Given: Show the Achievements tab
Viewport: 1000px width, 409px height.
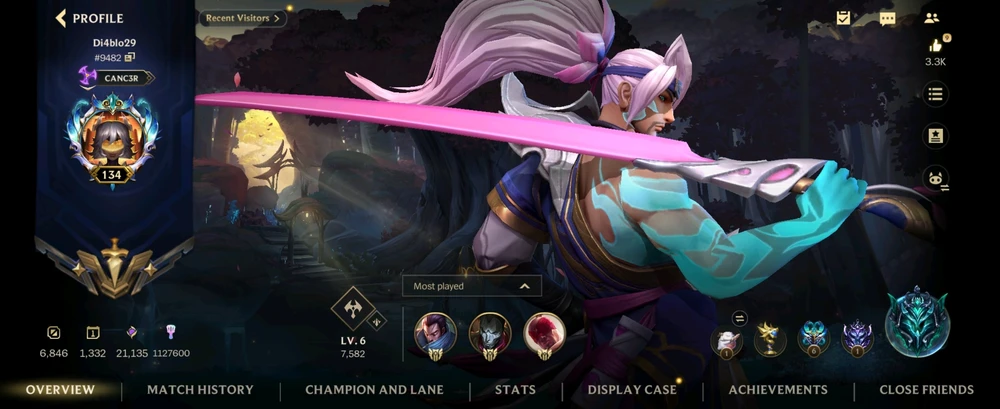Looking at the screenshot, I should [x=778, y=390].
